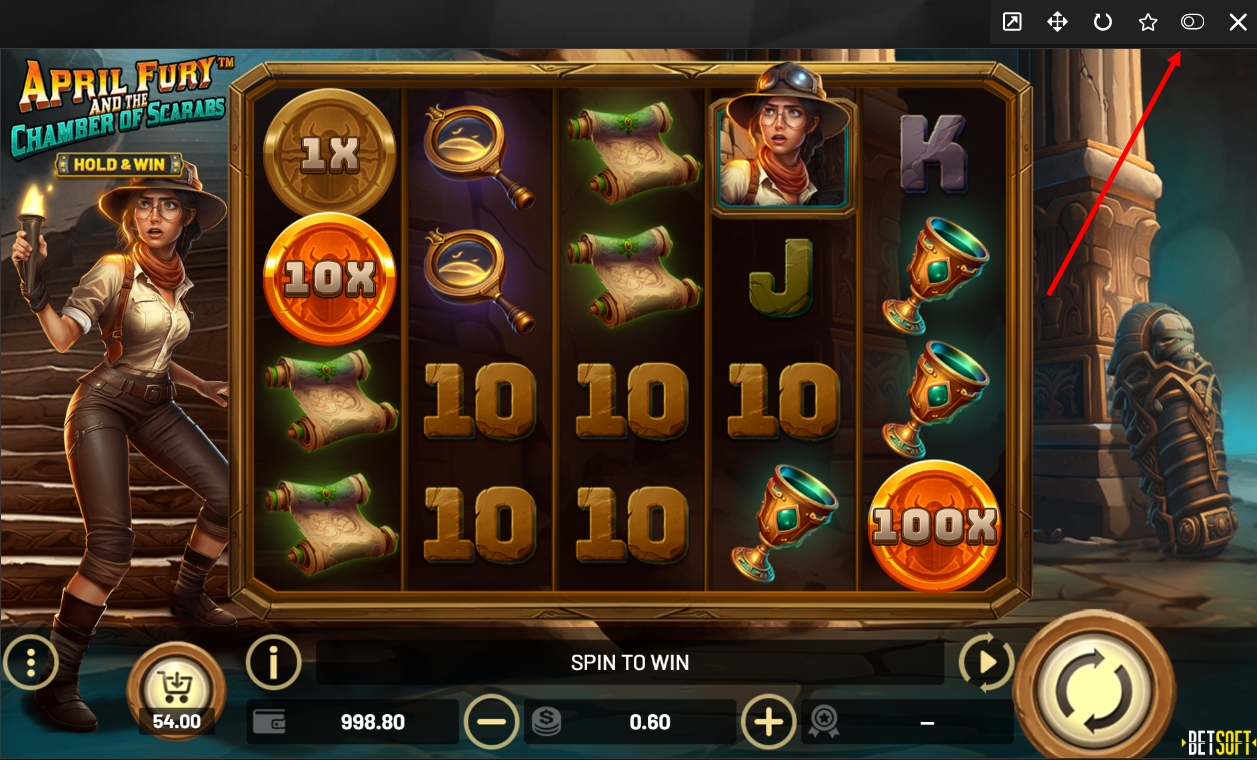This screenshot has width=1257, height=760.
Task: Toggle the switch in the top bar
Action: (x=1192, y=22)
